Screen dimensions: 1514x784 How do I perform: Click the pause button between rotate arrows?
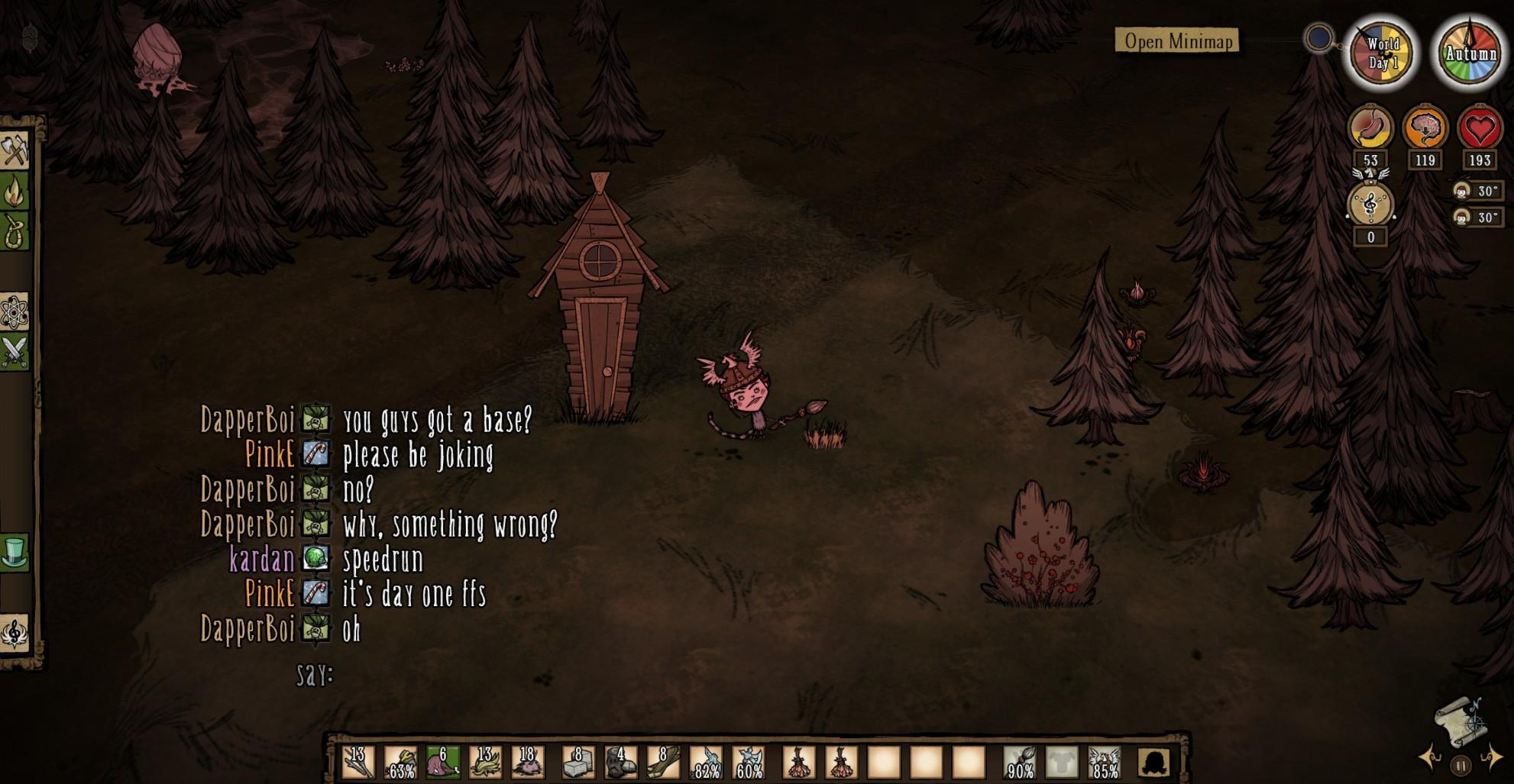pos(1461,765)
